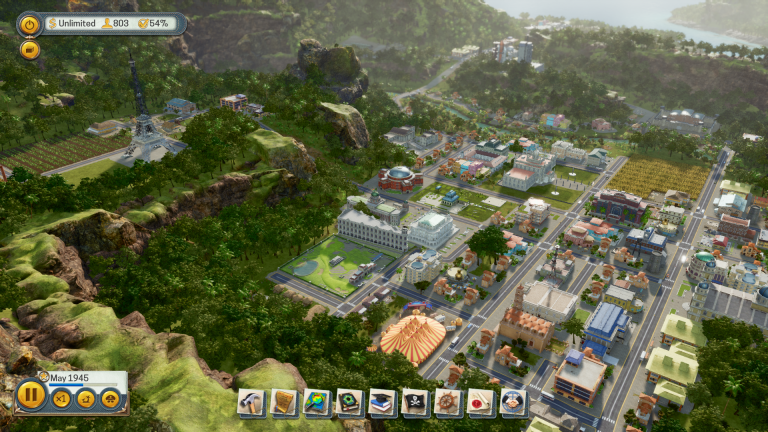Open the red-sealed constitution document

(480, 402)
